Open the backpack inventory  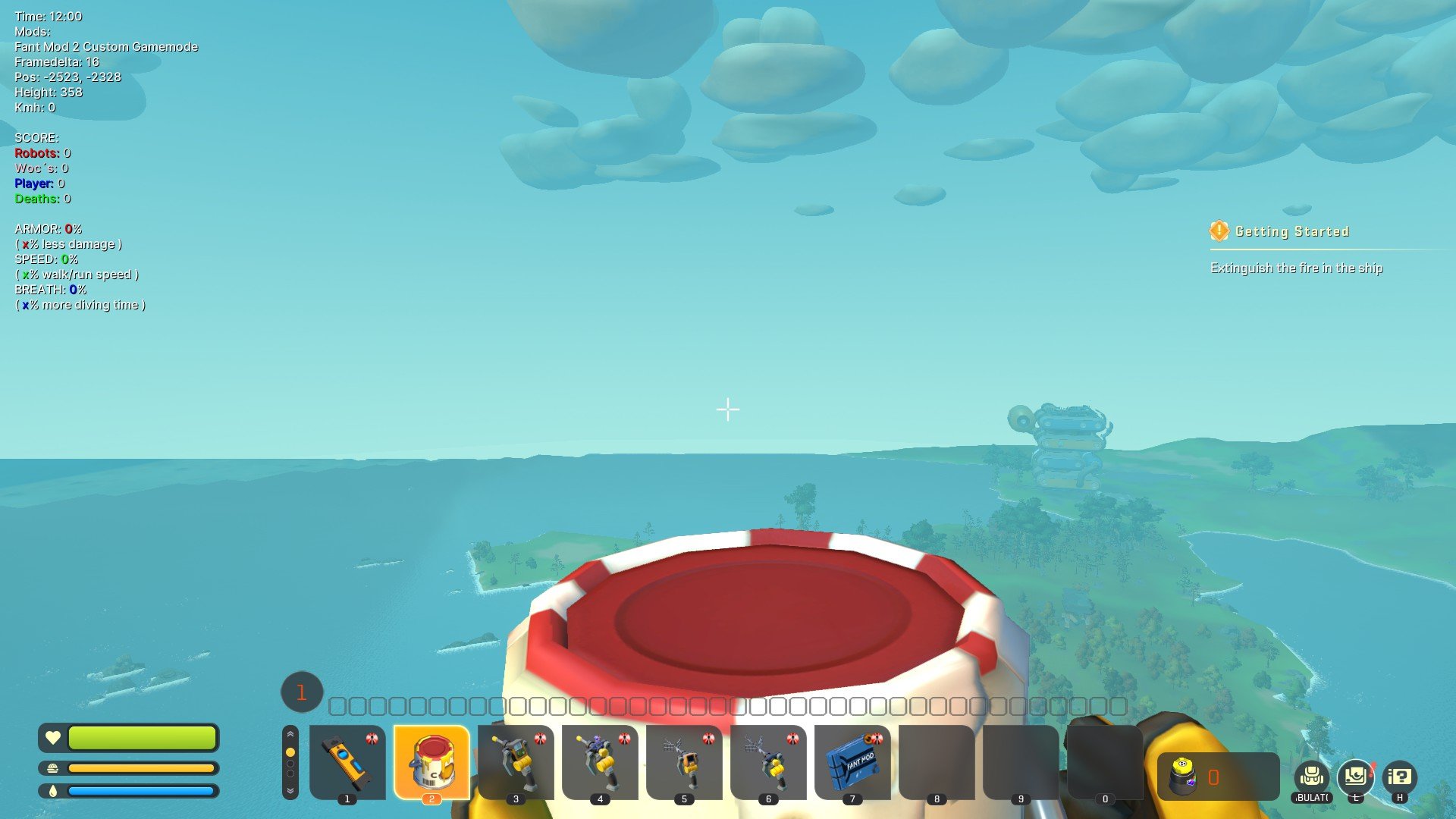click(x=1312, y=777)
